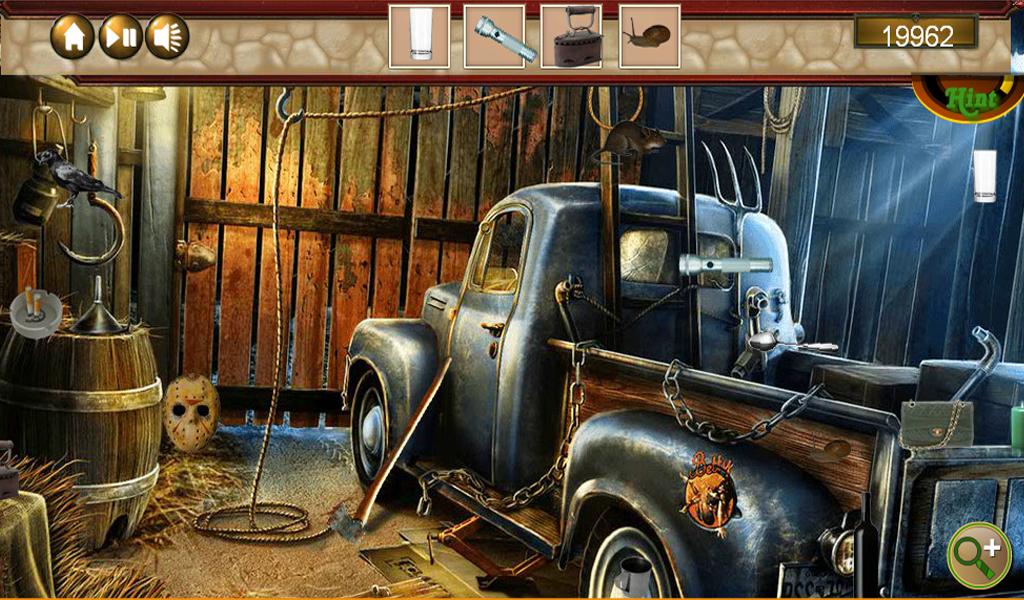Select the drinking glass item slot
1024x600 pixels.
pos(419,37)
